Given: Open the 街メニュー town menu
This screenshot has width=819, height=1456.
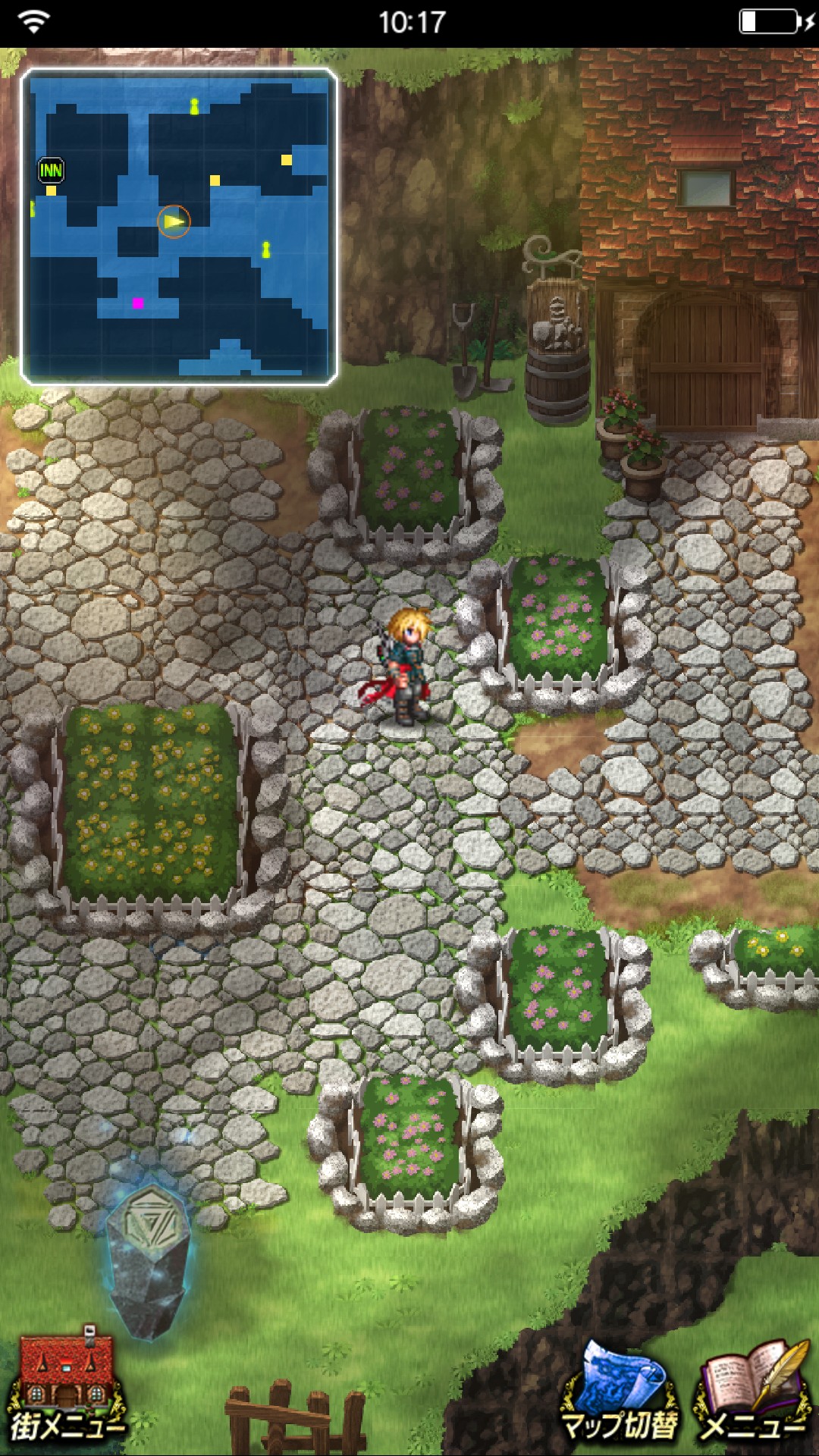Looking at the screenshot, I should (x=67, y=1387).
